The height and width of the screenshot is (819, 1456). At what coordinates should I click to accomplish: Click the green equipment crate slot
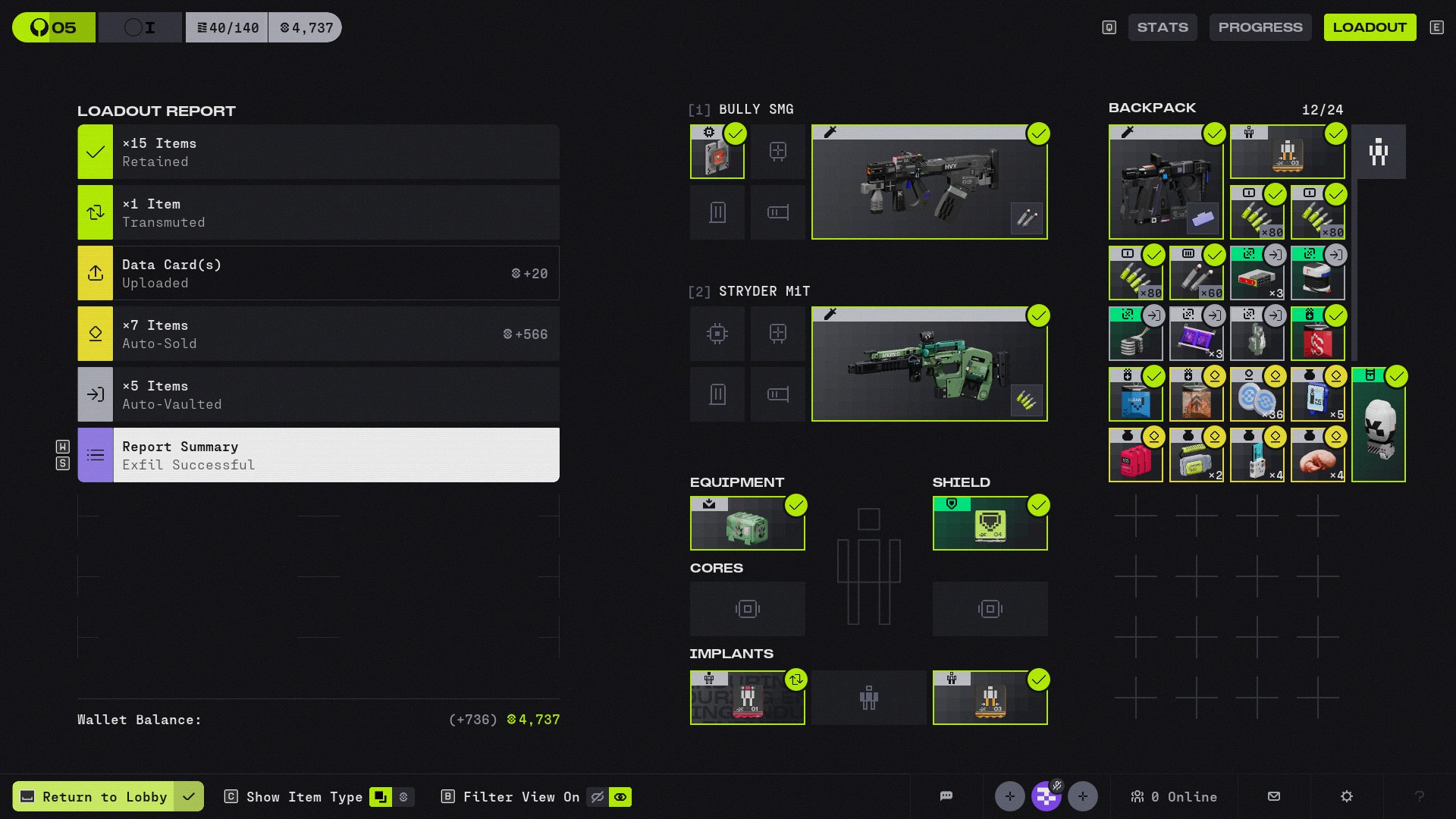click(747, 523)
